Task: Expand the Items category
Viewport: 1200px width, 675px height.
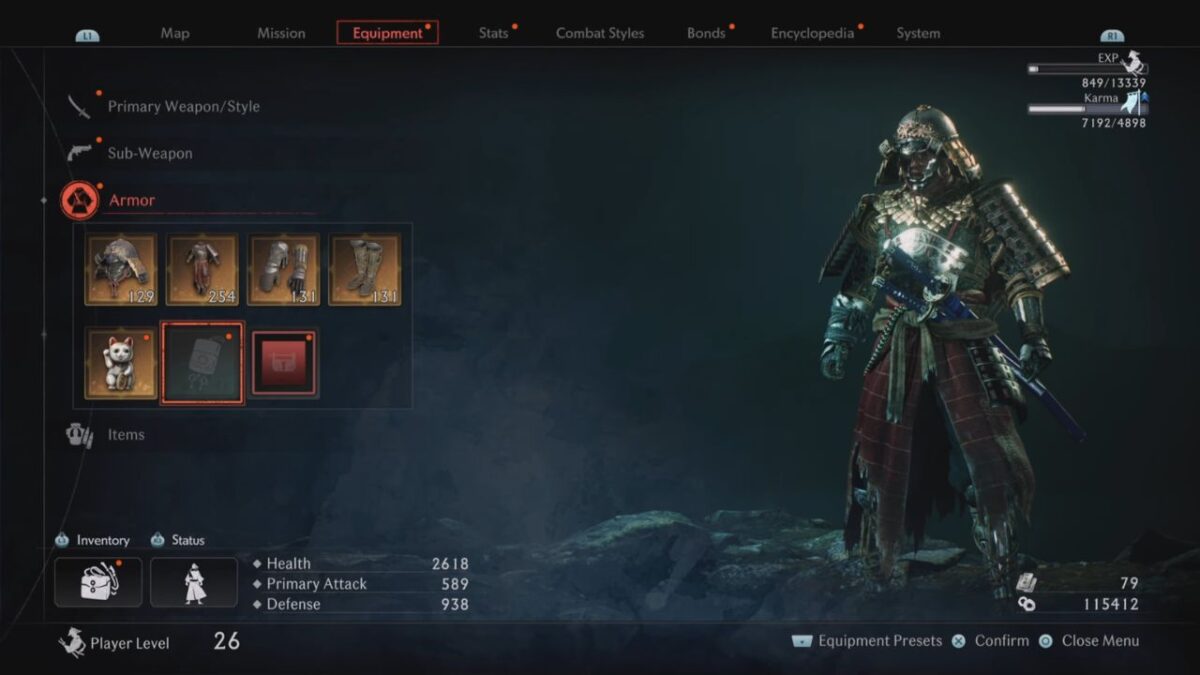Action: [x=126, y=435]
